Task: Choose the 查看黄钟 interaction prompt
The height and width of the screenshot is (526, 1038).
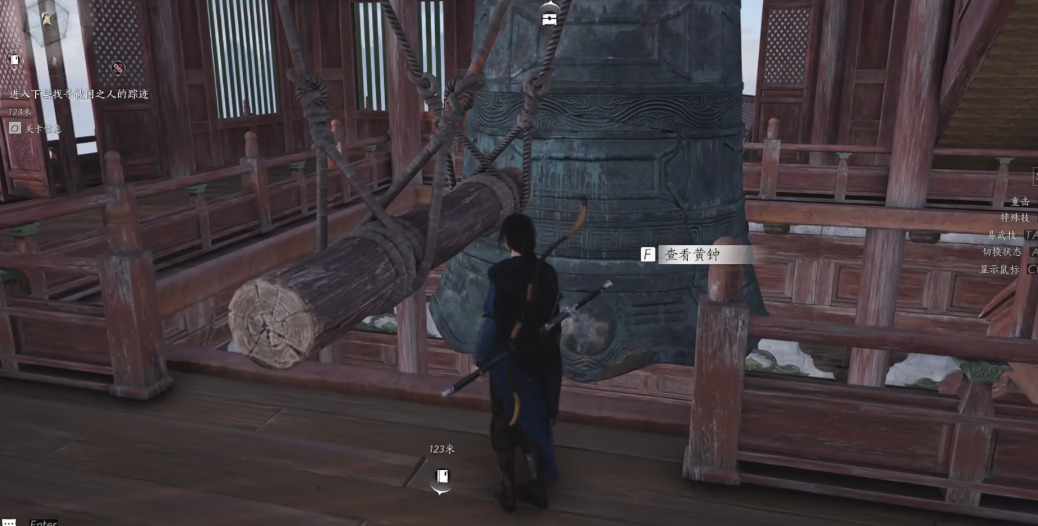Action: pyautogui.click(x=694, y=254)
